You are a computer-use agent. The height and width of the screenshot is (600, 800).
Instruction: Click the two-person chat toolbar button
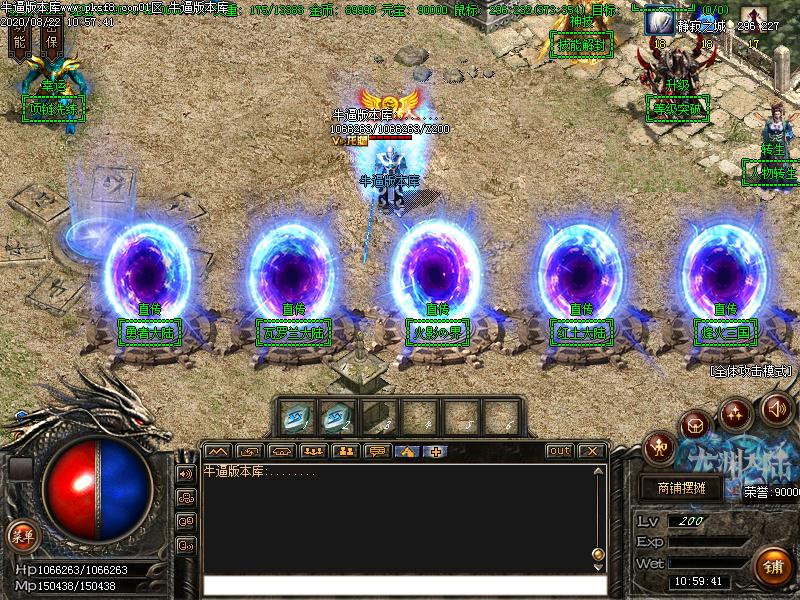coord(347,451)
